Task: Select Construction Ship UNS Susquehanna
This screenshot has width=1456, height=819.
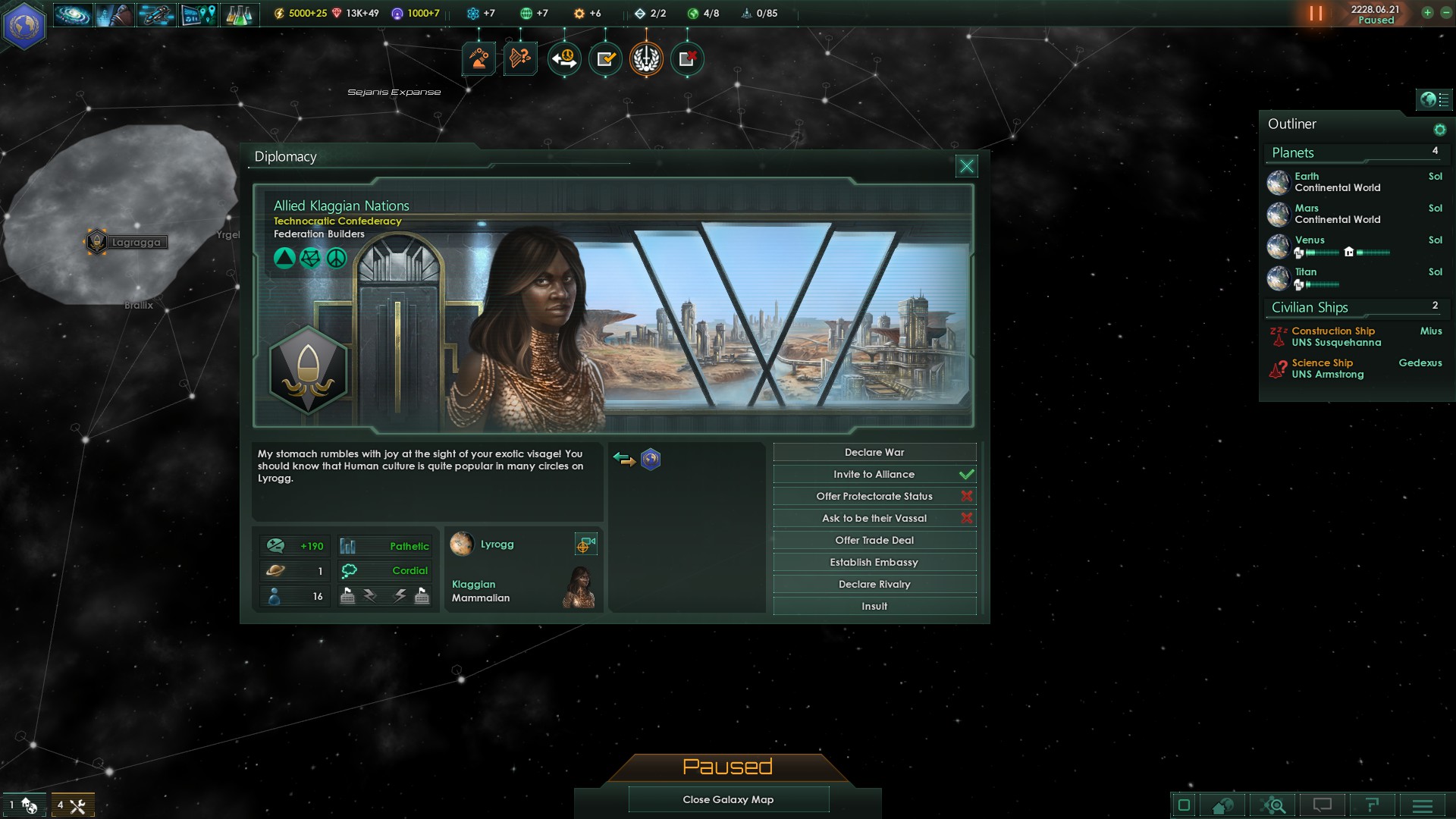Action: point(1335,337)
